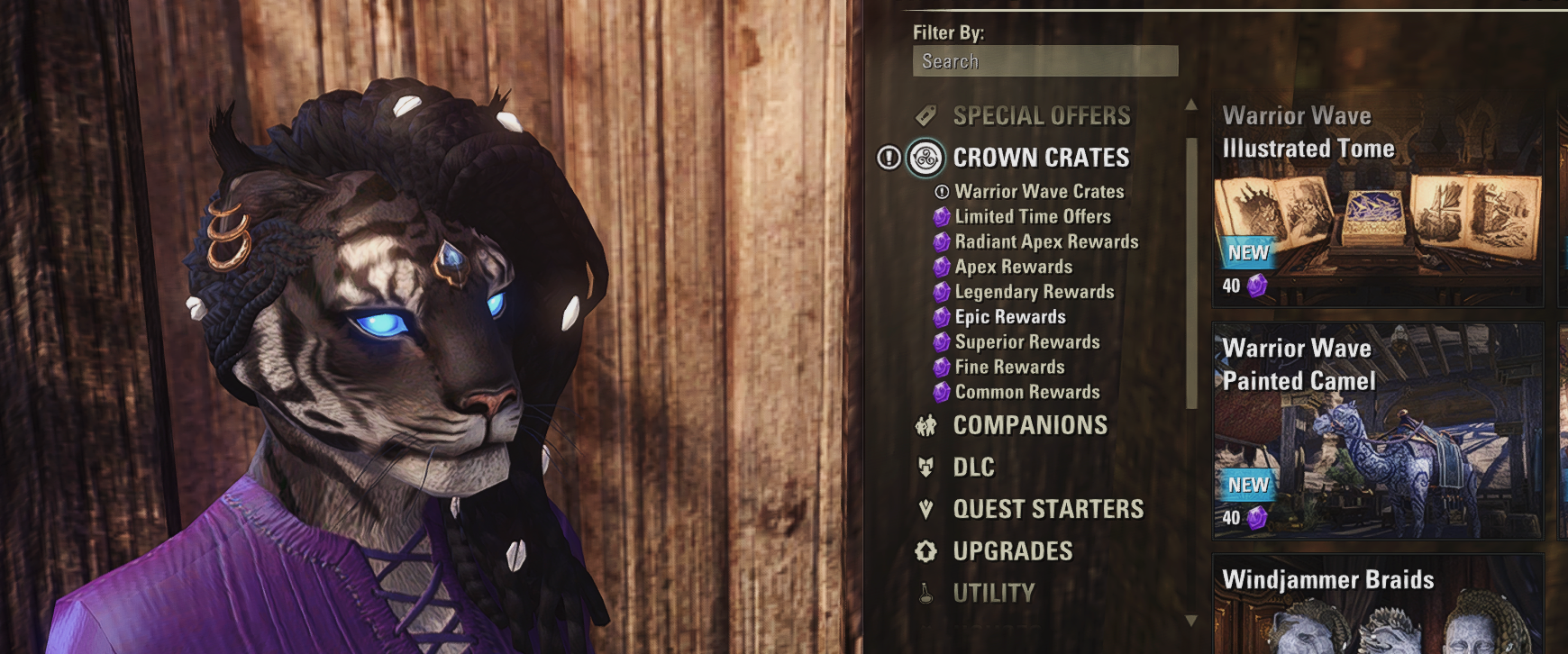Open the Upgrades category
This screenshot has width=1568, height=654.
[x=1013, y=551]
